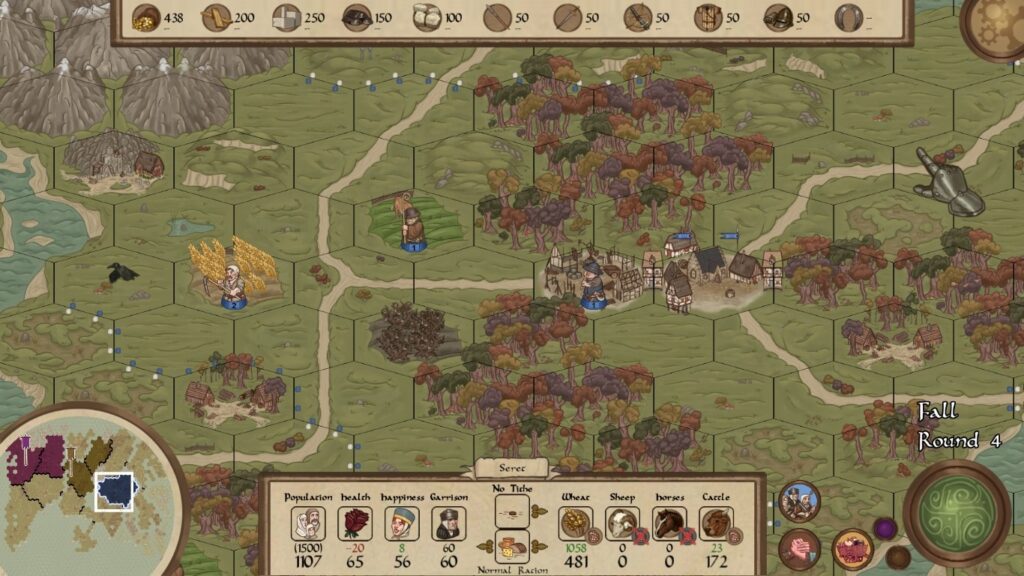Click the gold coins resource icon
Image resolution: width=1024 pixels, height=576 pixels.
(146, 17)
